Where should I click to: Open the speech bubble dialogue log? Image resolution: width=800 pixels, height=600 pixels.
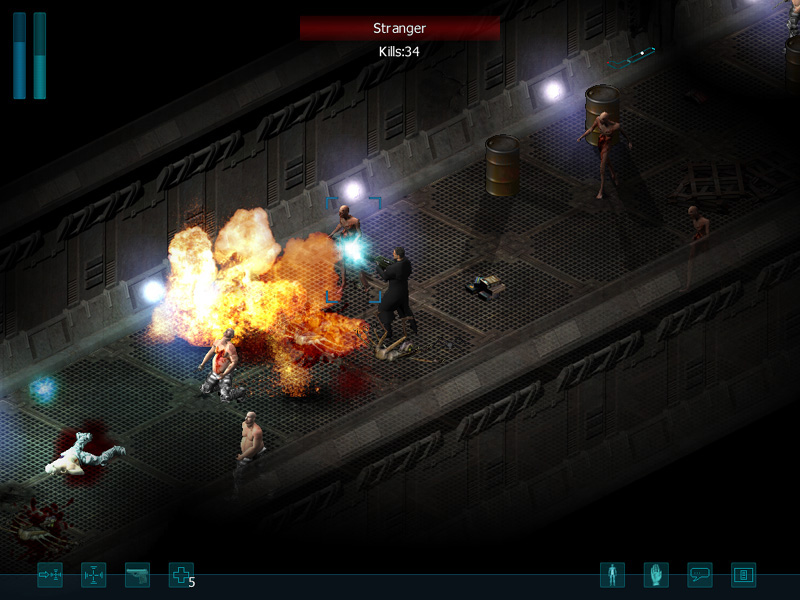coord(700,575)
